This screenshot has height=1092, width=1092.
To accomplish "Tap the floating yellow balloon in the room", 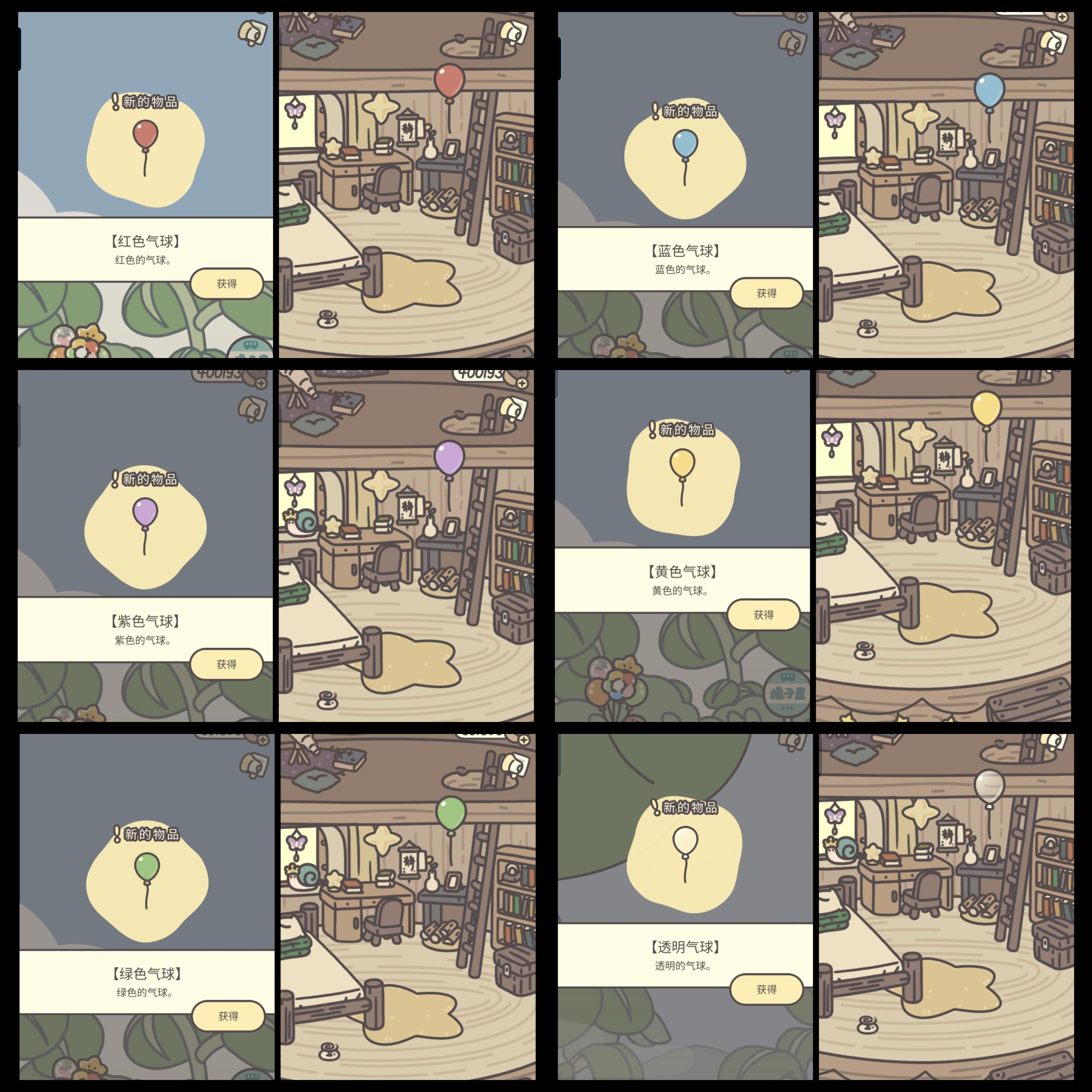I will [986, 407].
